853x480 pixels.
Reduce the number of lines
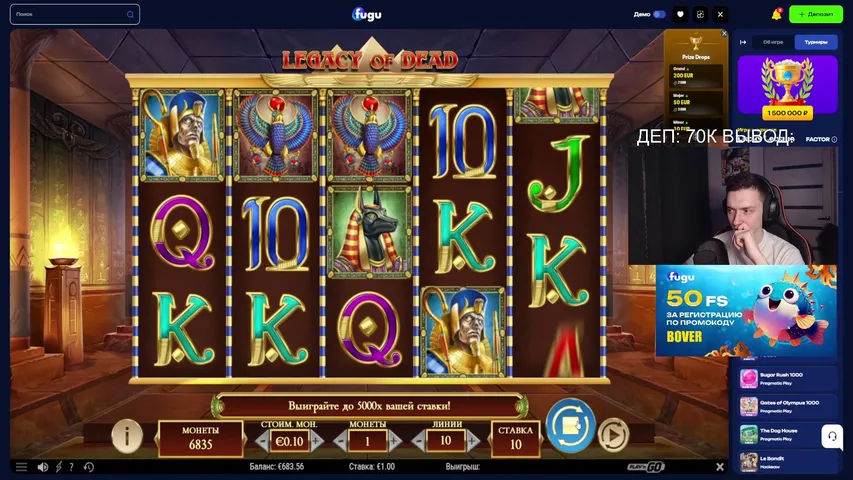click(417, 441)
